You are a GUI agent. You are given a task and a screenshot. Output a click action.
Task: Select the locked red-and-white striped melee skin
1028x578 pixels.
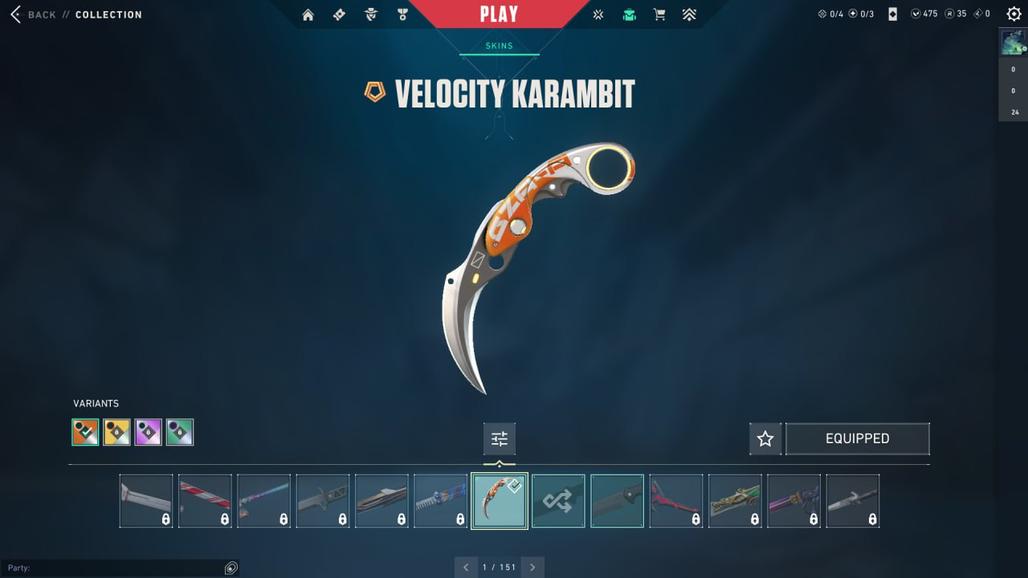(x=205, y=500)
